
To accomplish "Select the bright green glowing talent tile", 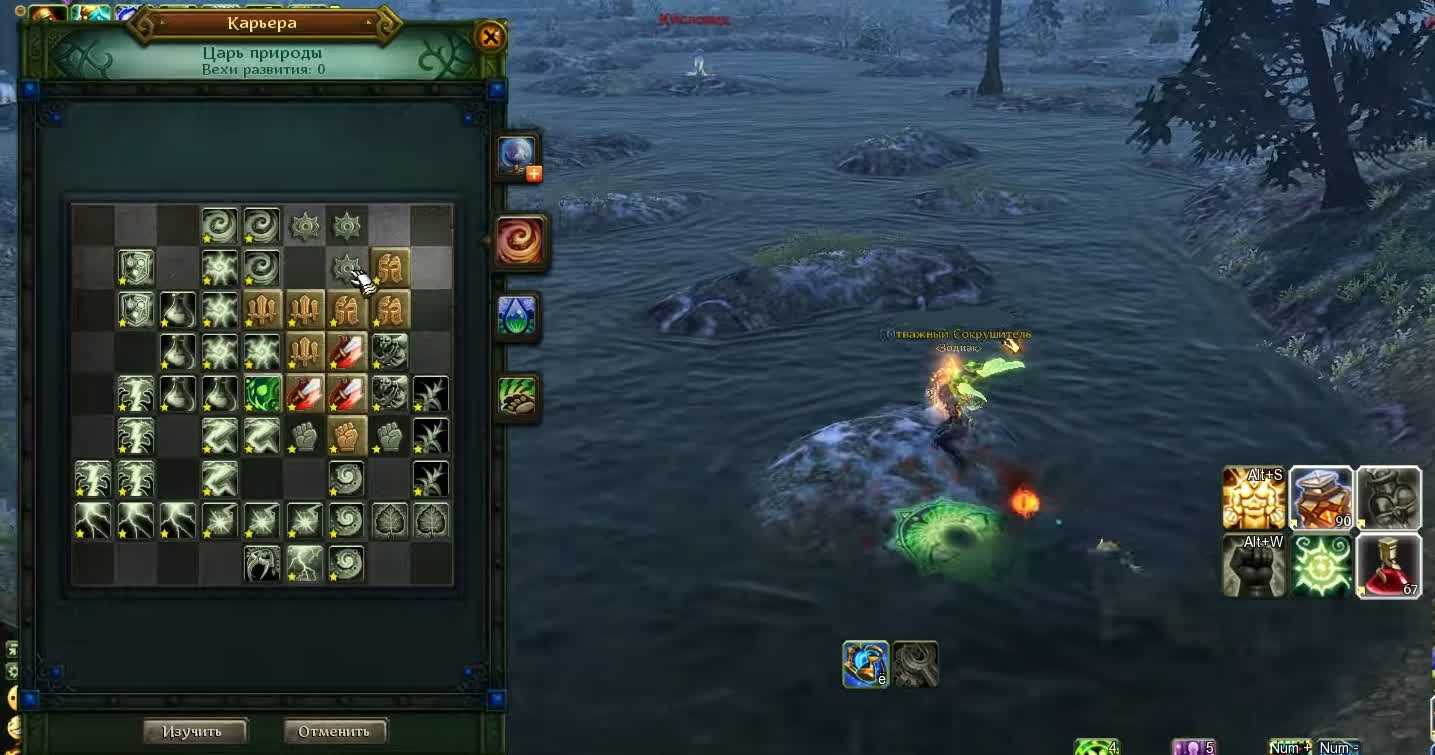I will 262,394.
